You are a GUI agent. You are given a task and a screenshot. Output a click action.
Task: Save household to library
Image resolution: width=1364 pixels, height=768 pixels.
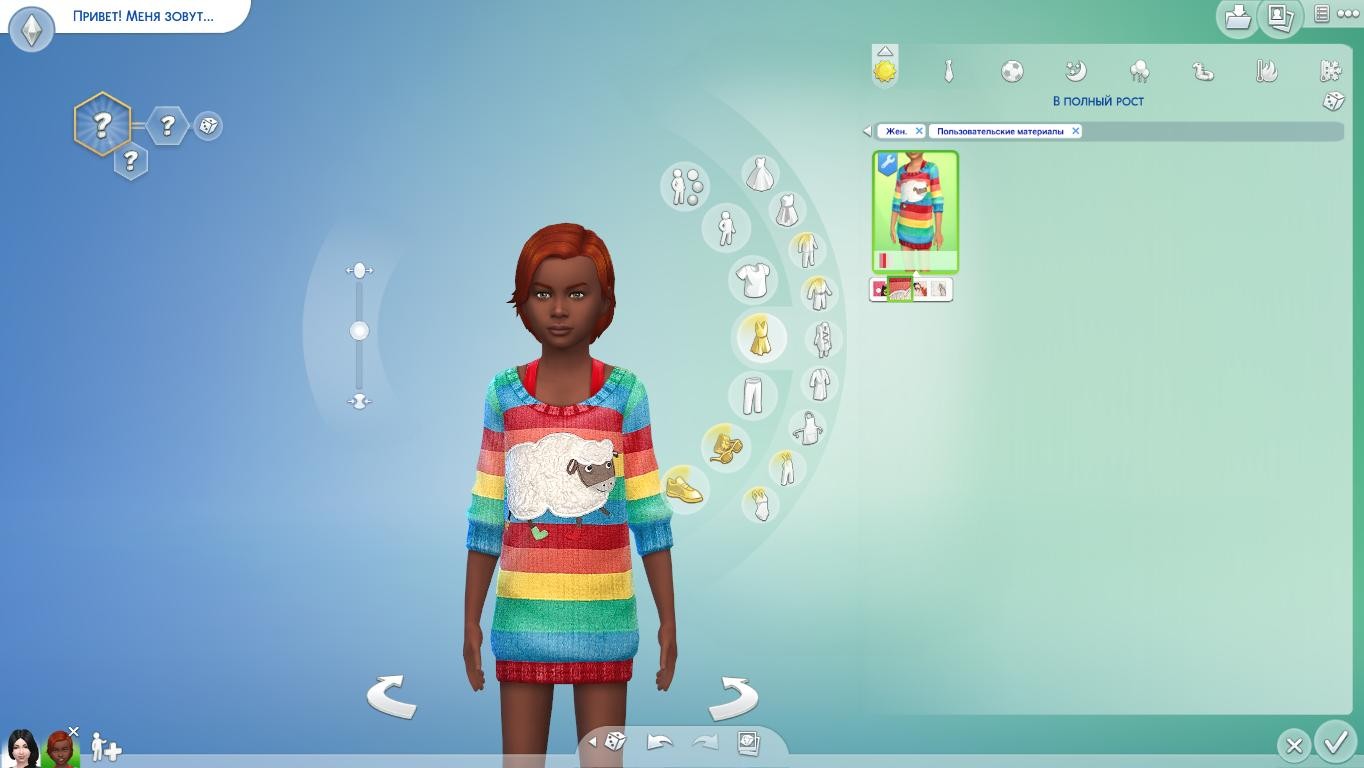tap(1238, 16)
